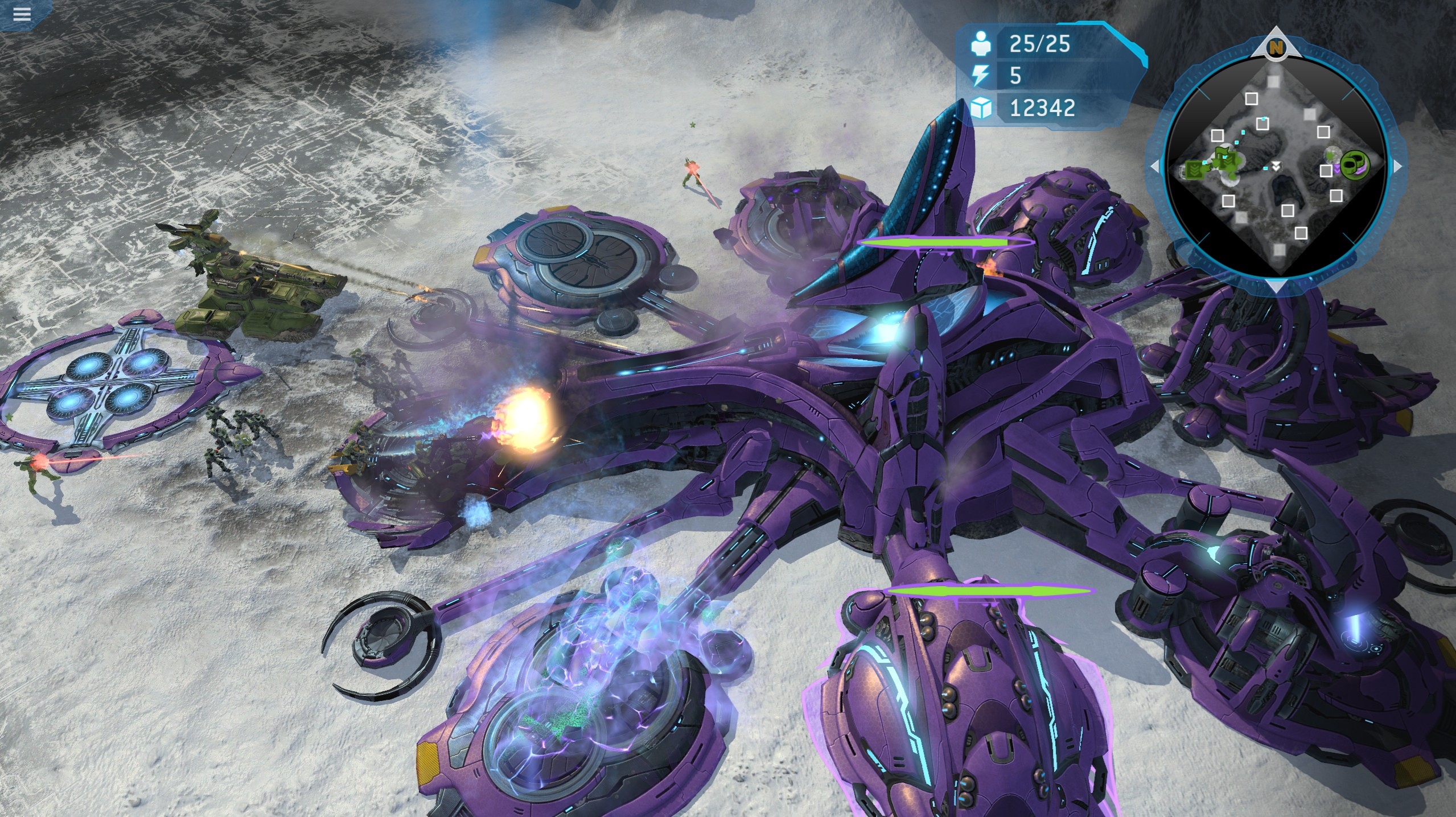Click the minimap's bottom arrow

[x=1276, y=286]
